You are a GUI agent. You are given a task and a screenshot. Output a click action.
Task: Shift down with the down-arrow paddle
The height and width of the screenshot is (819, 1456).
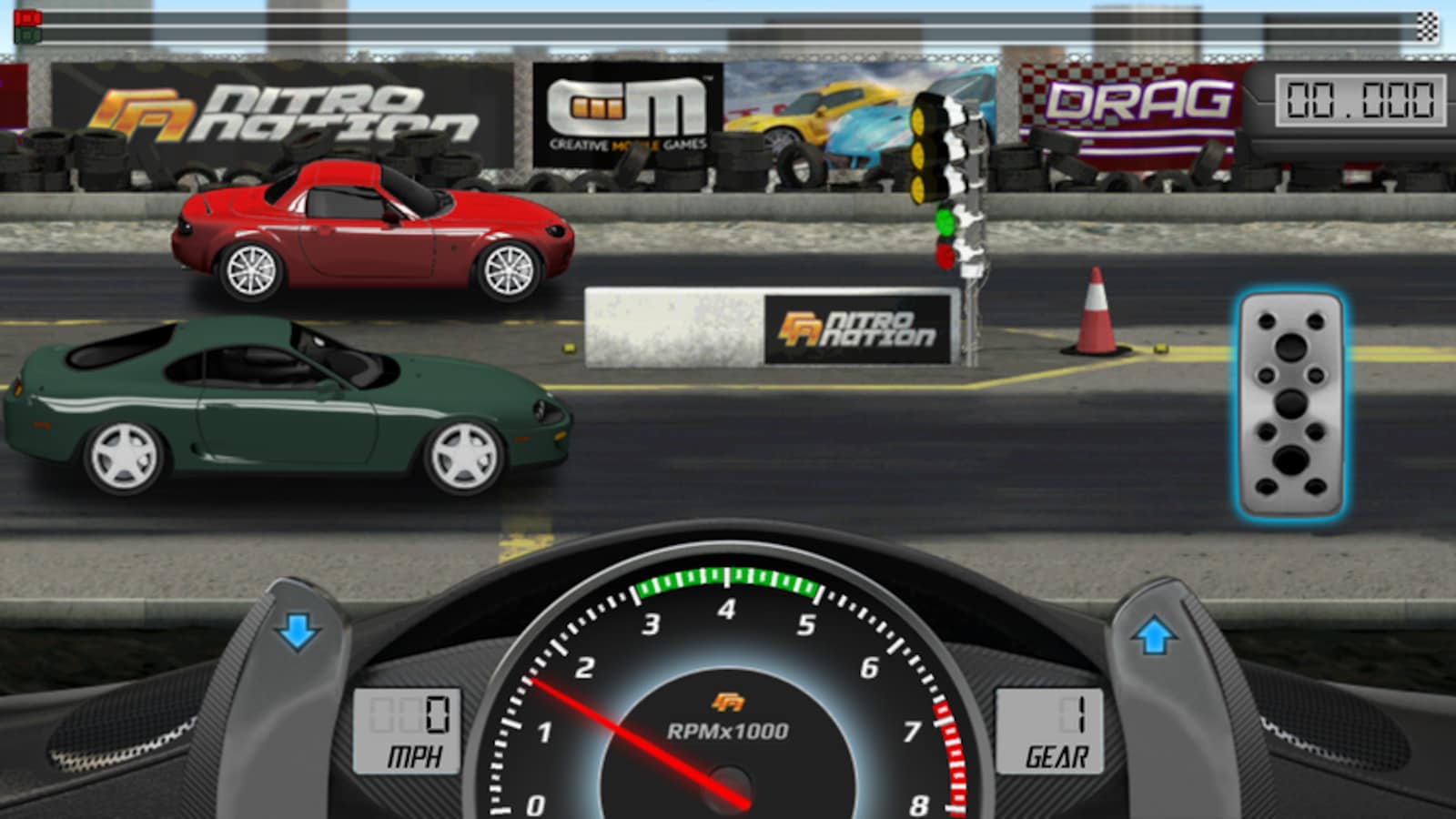pos(298,631)
